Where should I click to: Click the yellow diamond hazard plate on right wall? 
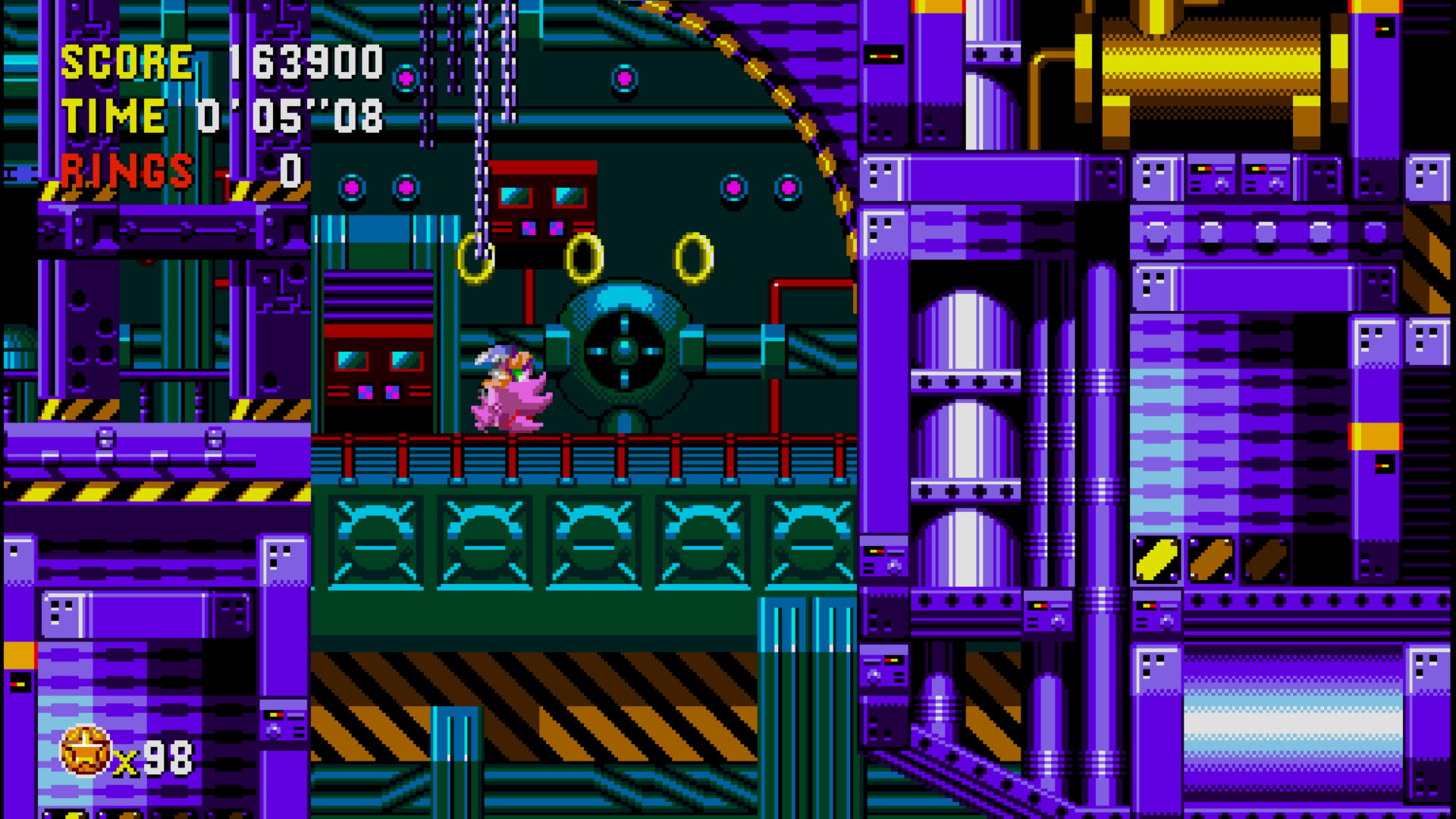[1155, 559]
